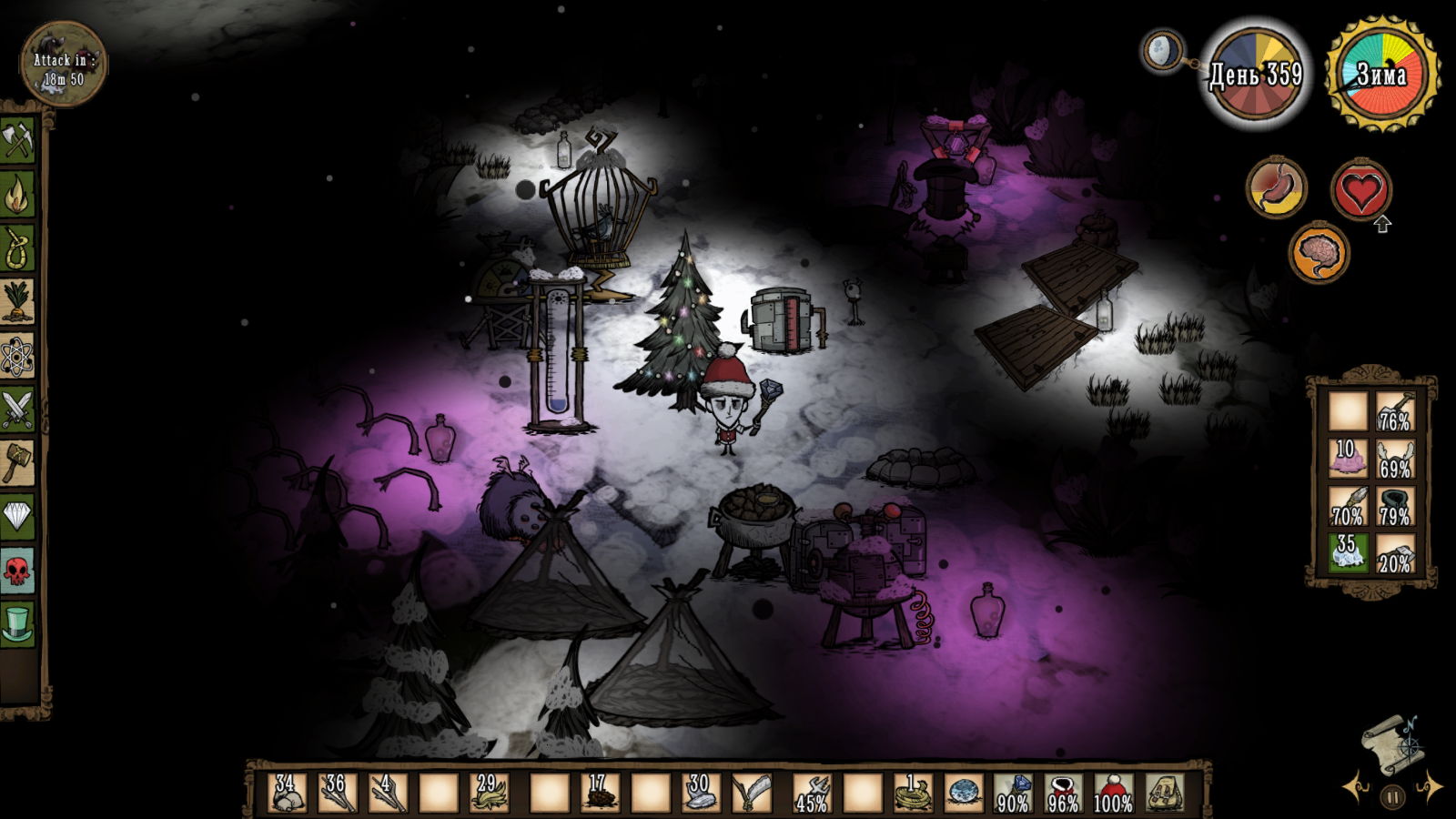Open the Fire crafting tab
Image resolution: width=1456 pixels, height=819 pixels.
click(17, 194)
